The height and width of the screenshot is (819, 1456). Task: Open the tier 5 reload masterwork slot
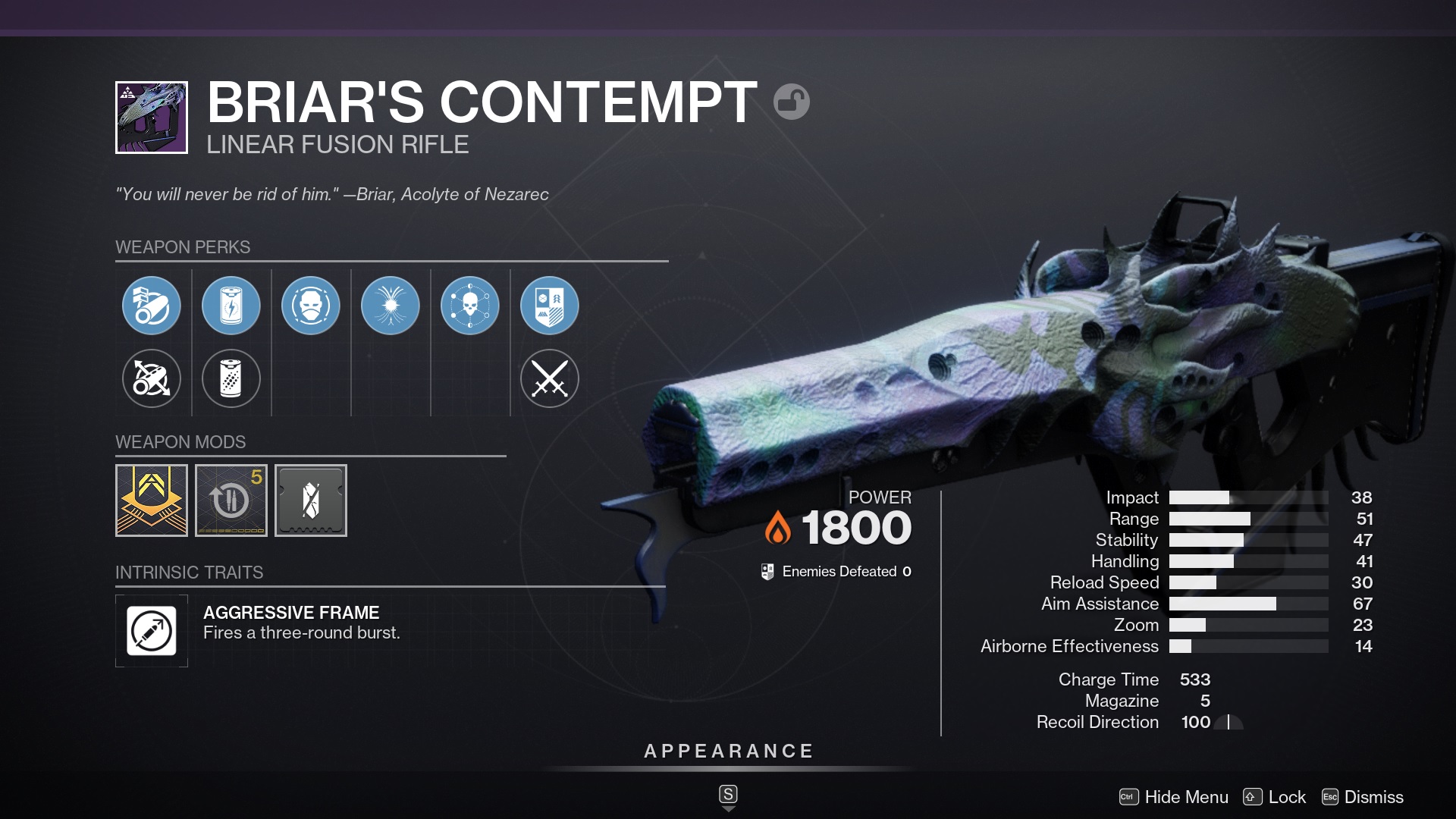coord(231,500)
